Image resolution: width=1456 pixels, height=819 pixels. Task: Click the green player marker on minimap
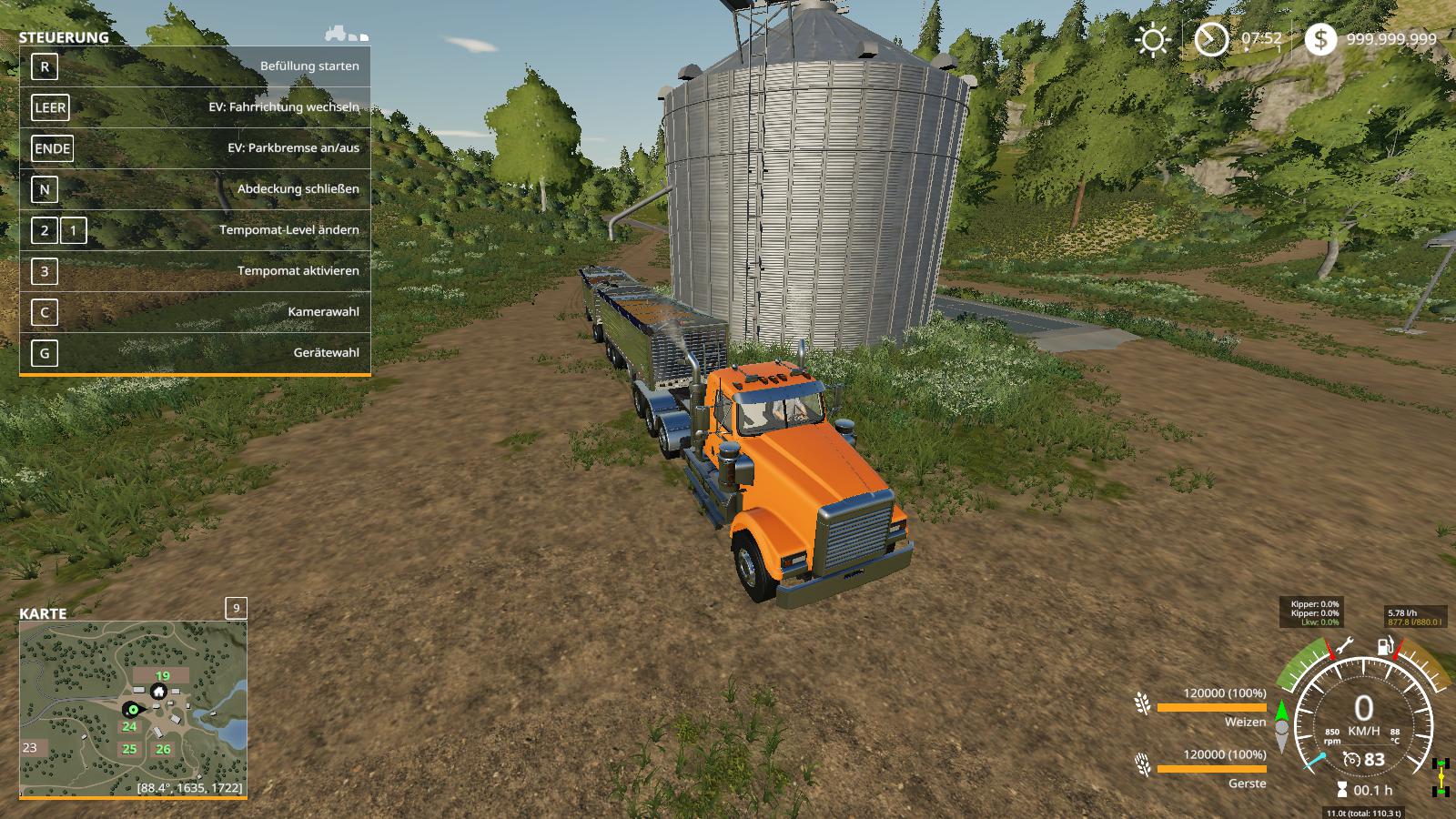(x=133, y=709)
